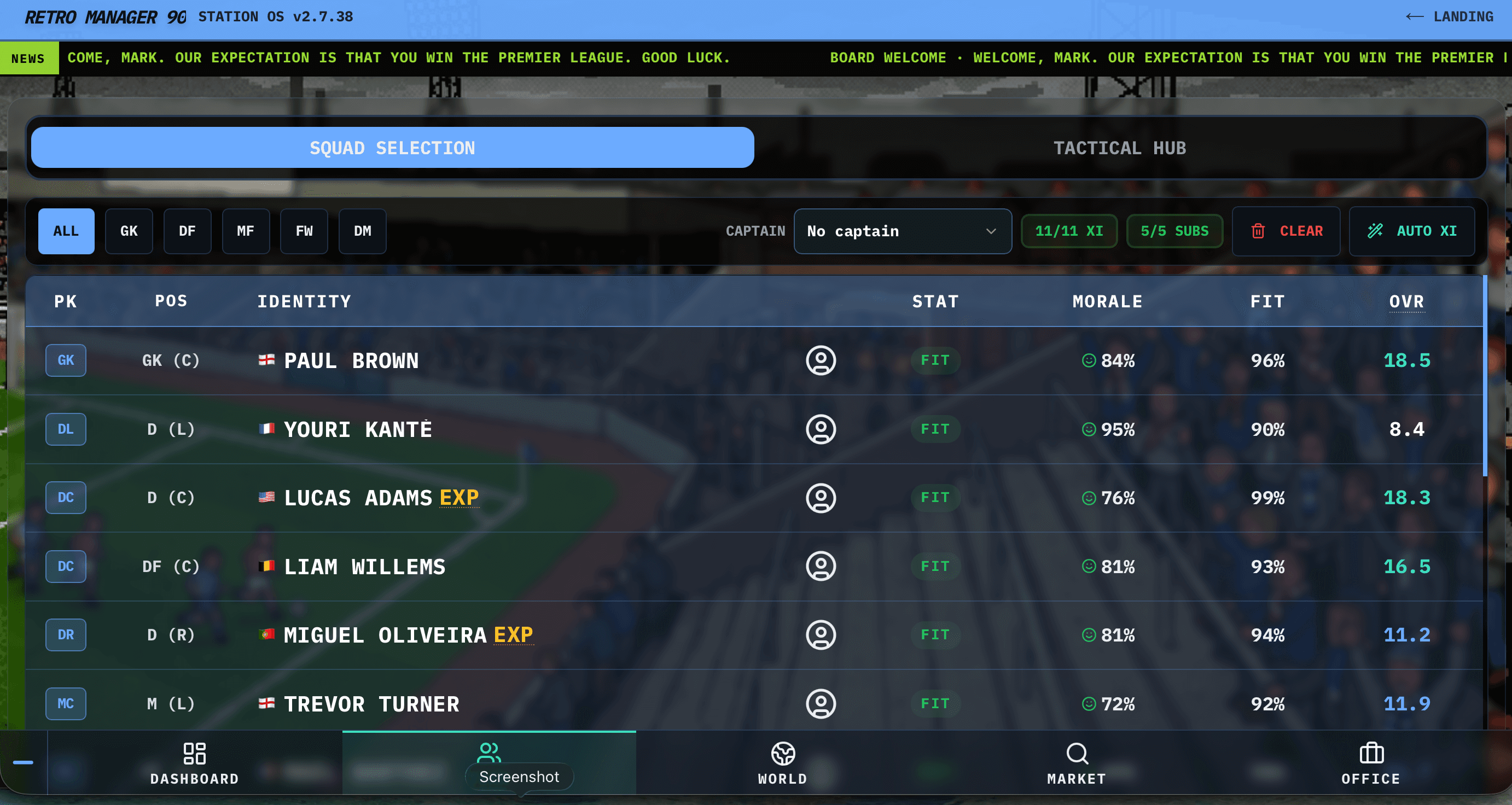Select the World globe icon in bottom nav
The width and height of the screenshot is (1512, 805).
pos(782,755)
